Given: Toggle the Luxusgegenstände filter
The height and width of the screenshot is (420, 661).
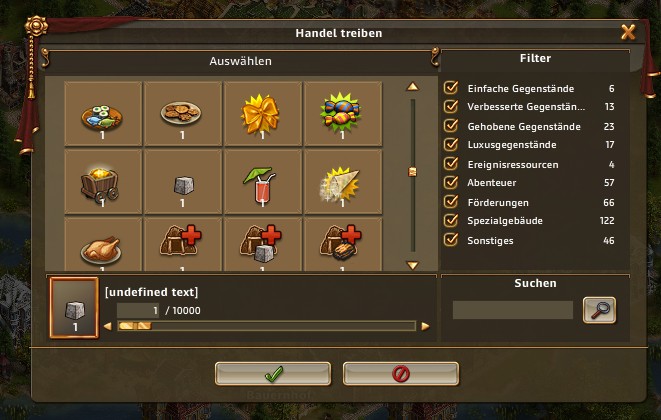Looking at the screenshot, I should [x=451, y=145].
